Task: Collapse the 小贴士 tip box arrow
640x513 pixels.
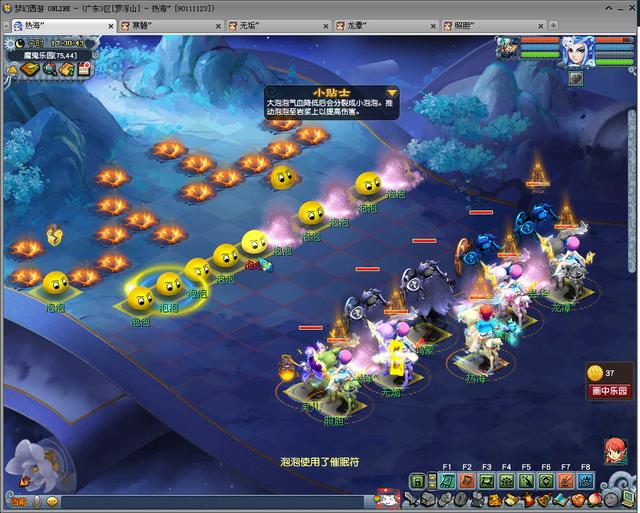Action: click(x=393, y=93)
